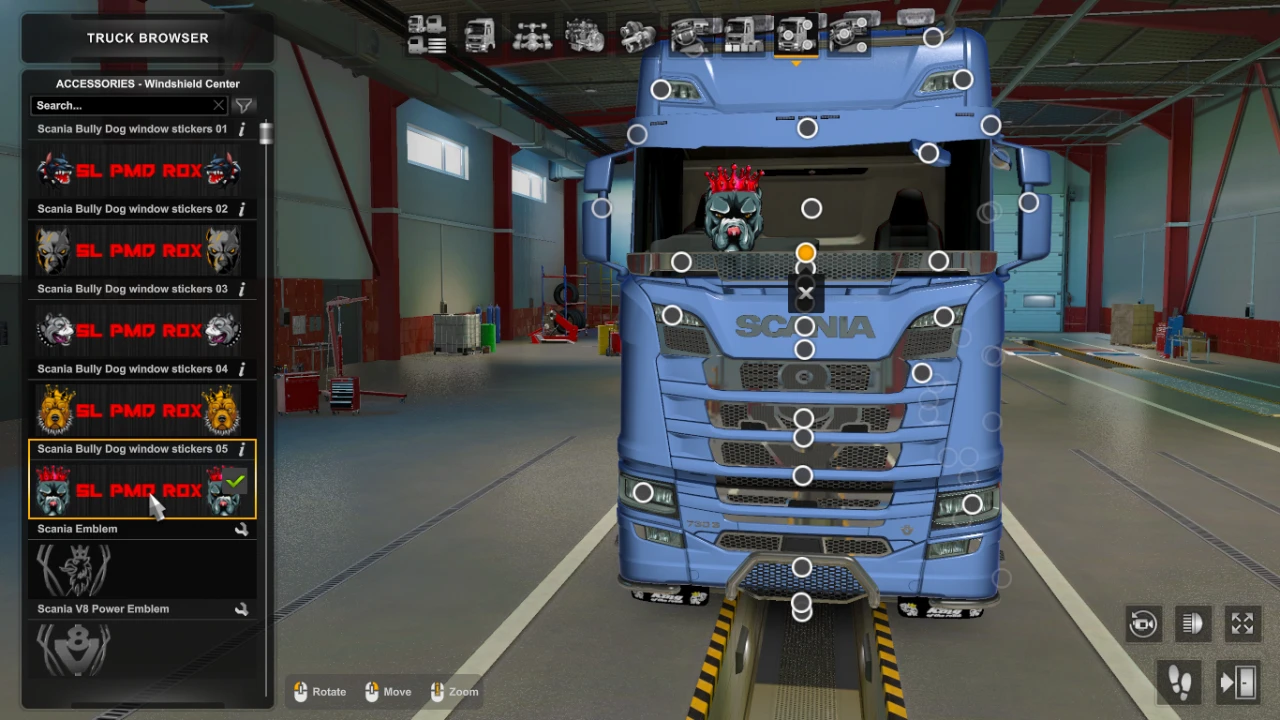Click the fullscreen expand arrows icon

click(1242, 624)
